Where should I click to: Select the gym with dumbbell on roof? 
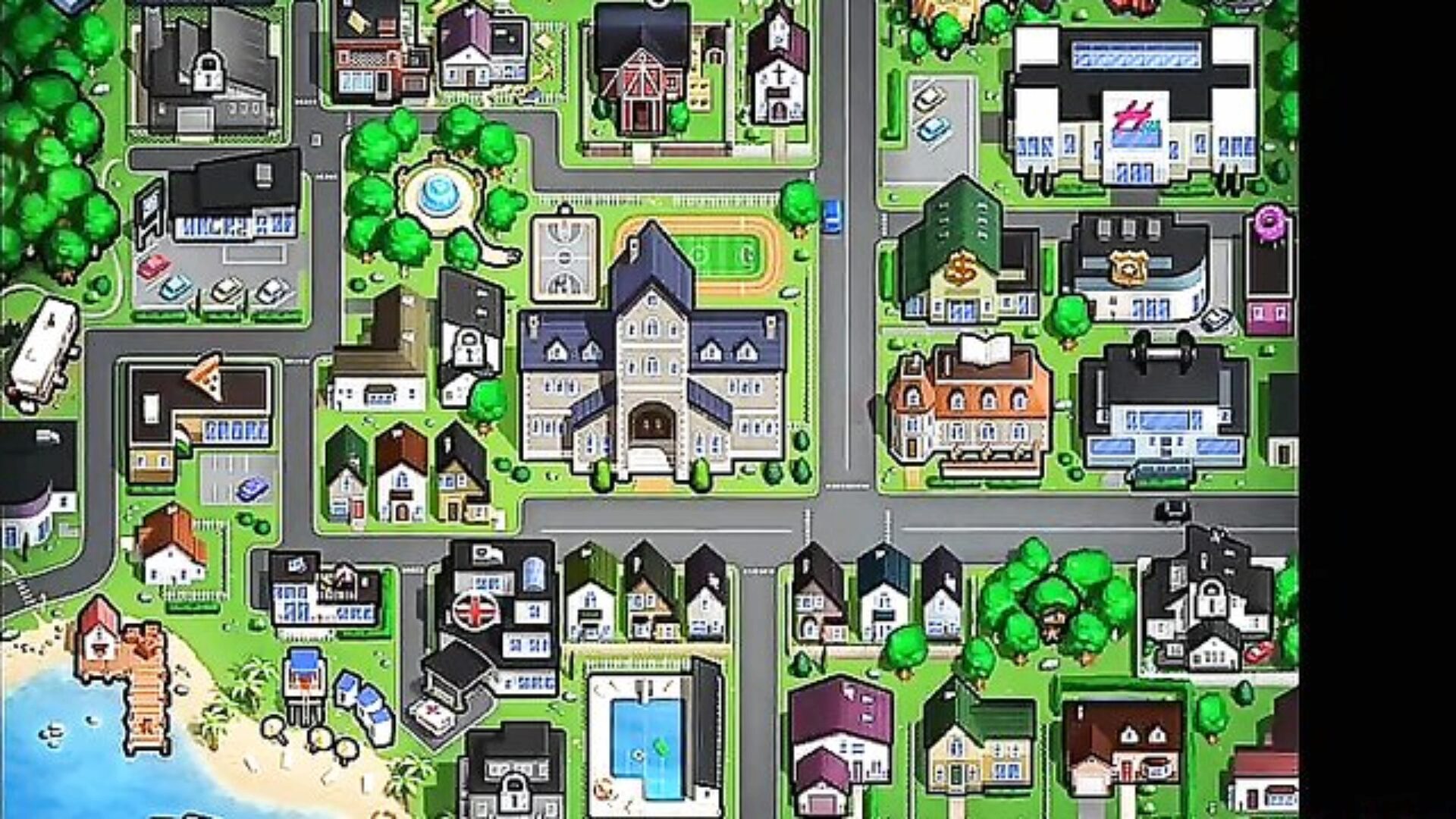pyautogui.click(x=1164, y=406)
